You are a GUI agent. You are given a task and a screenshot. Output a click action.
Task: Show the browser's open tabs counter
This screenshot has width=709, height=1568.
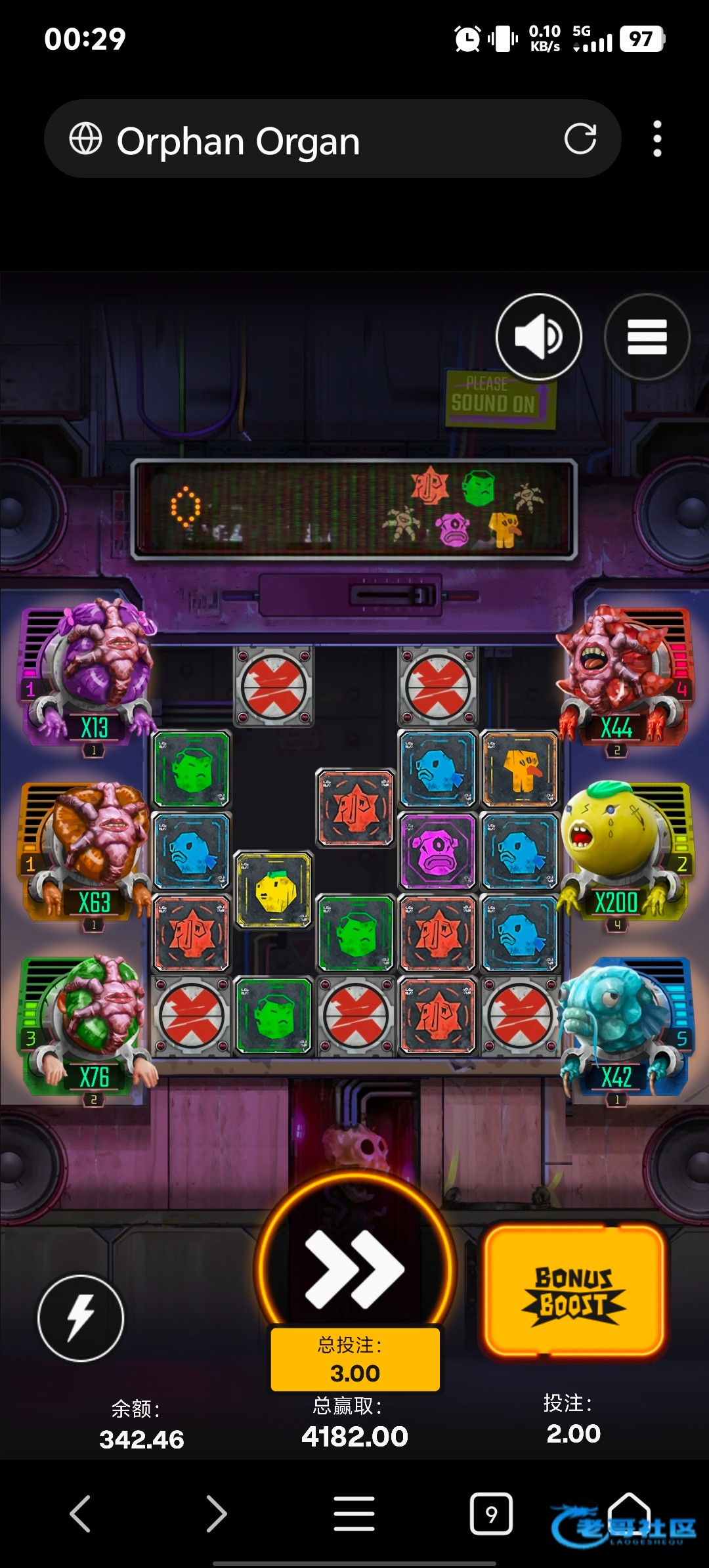point(491,1514)
